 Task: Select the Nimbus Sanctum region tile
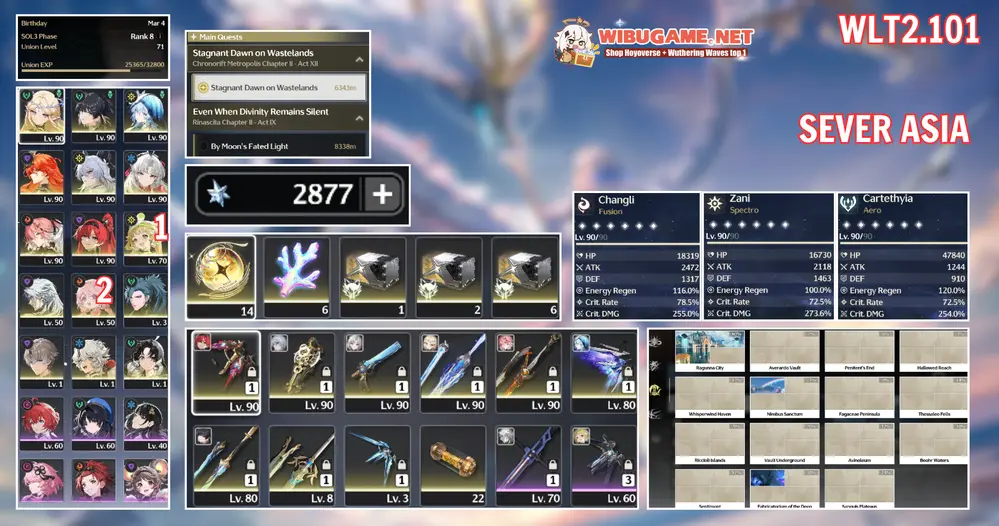(x=785, y=397)
